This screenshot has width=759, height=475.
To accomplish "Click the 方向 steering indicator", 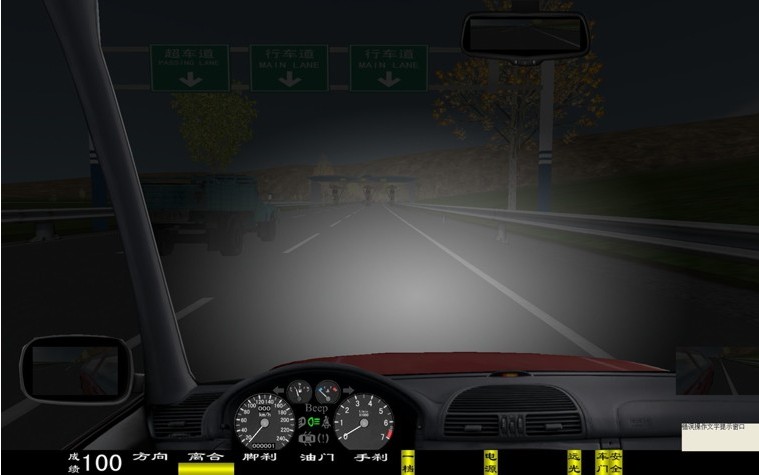I will coord(149,457).
